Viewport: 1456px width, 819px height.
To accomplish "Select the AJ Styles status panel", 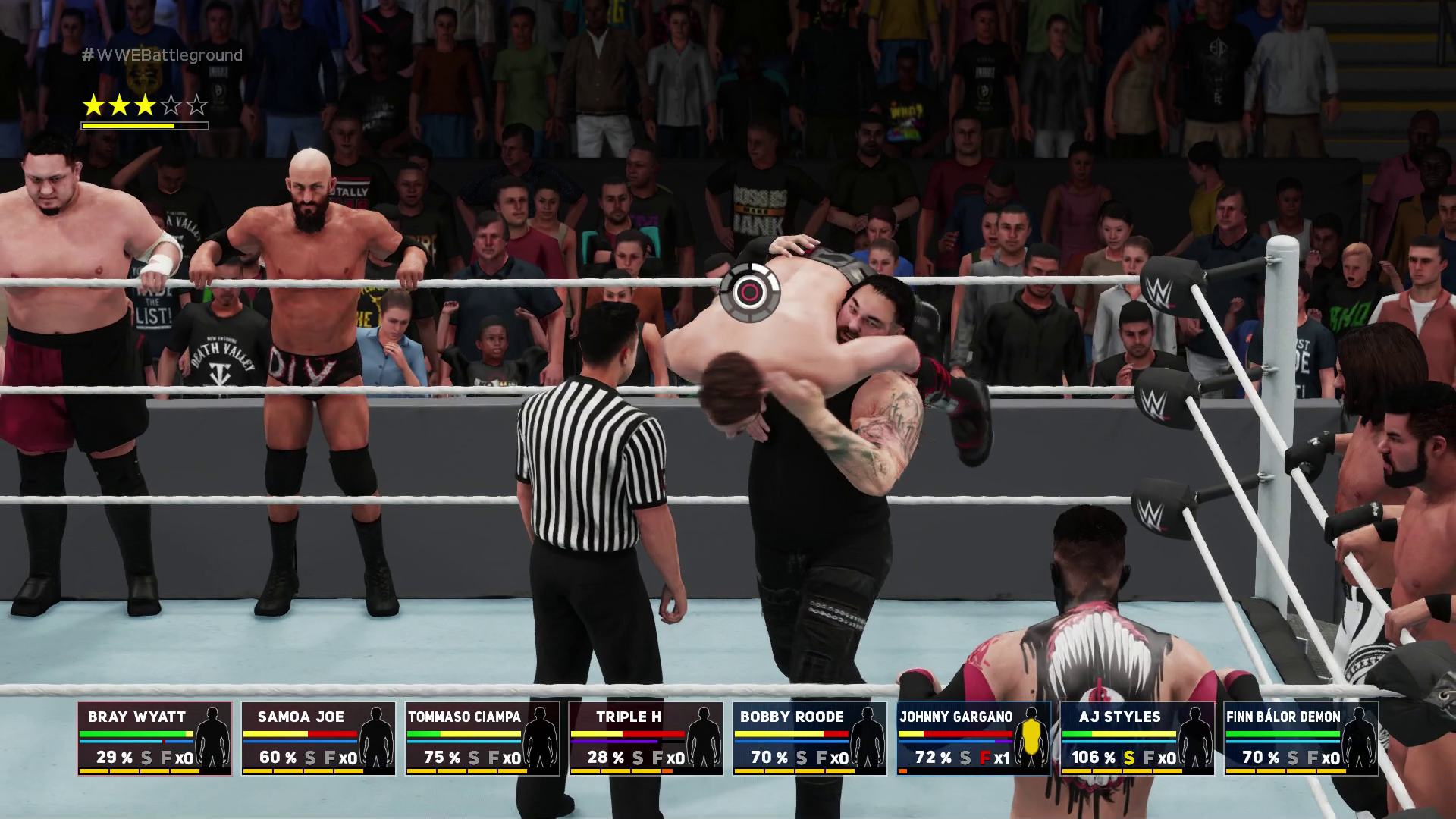I will (x=1137, y=738).
